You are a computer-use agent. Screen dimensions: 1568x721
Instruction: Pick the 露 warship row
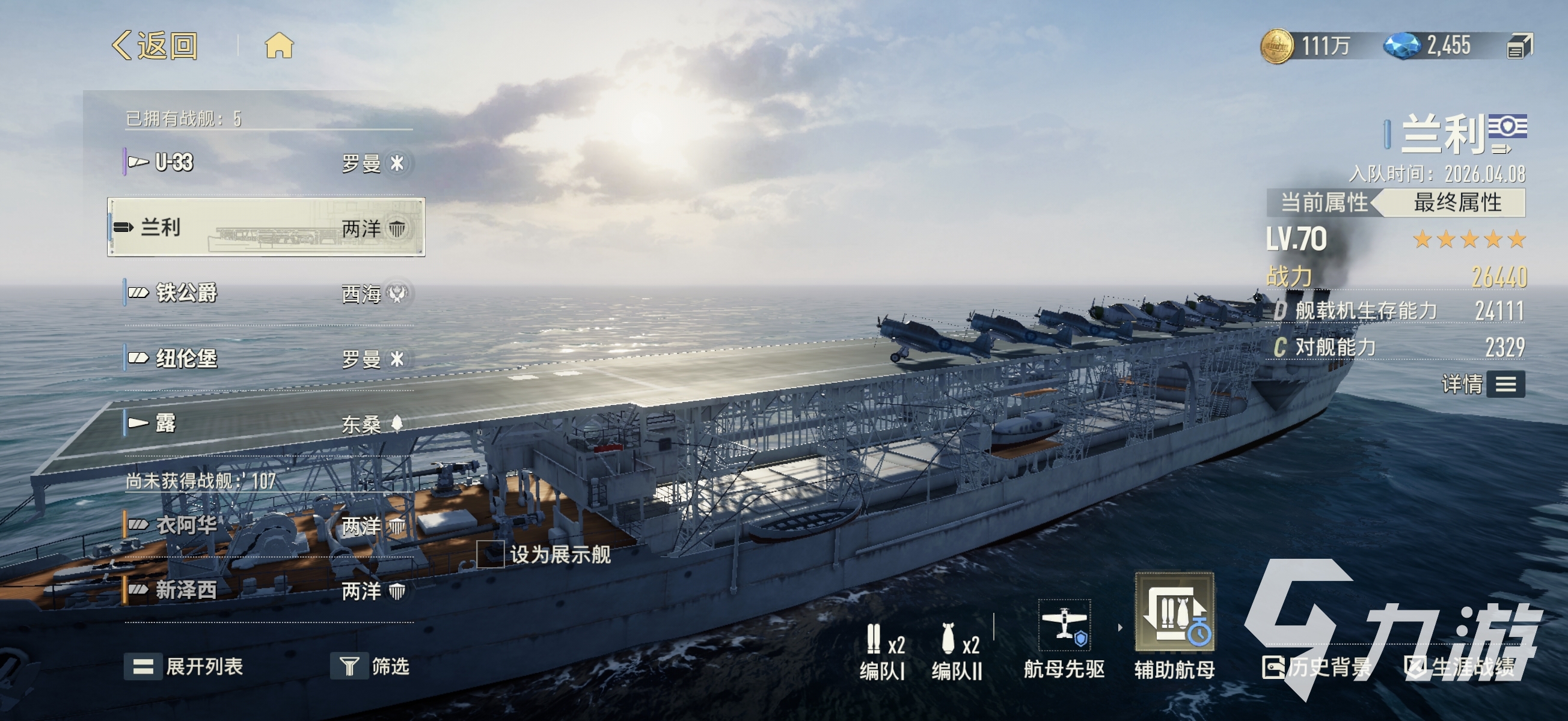266,424
